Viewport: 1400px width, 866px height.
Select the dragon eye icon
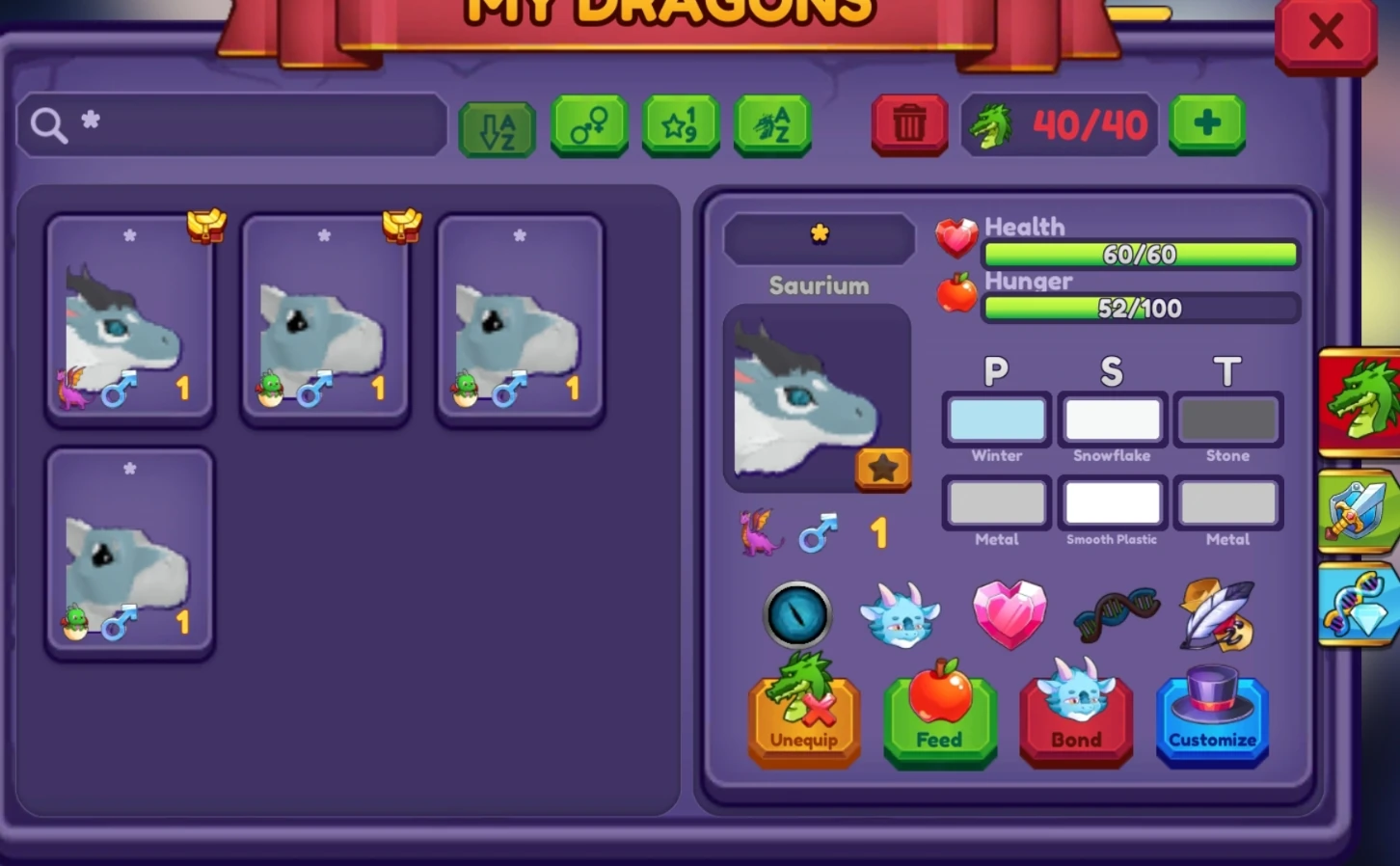[x=797, y=614]
